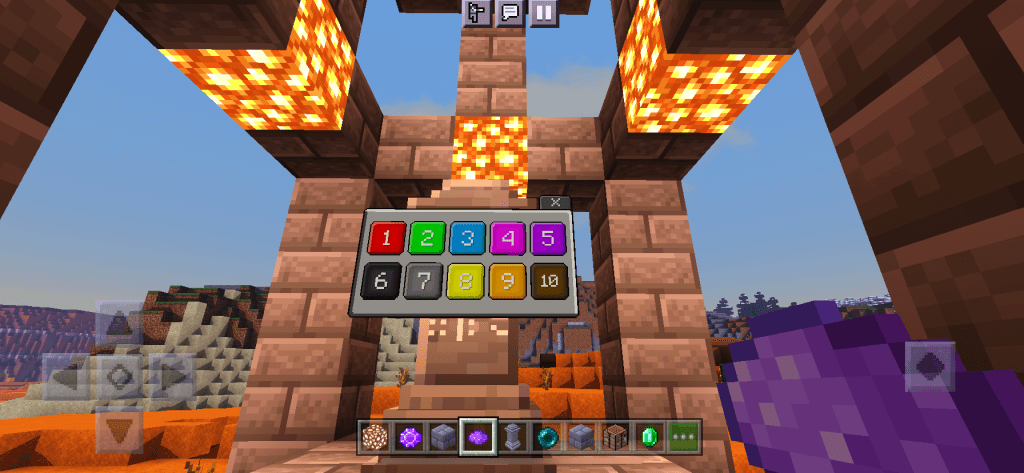Select the brown number 10 button
Image resolution: width=1024 pixels, height=473 pixels.
(548, 281)
